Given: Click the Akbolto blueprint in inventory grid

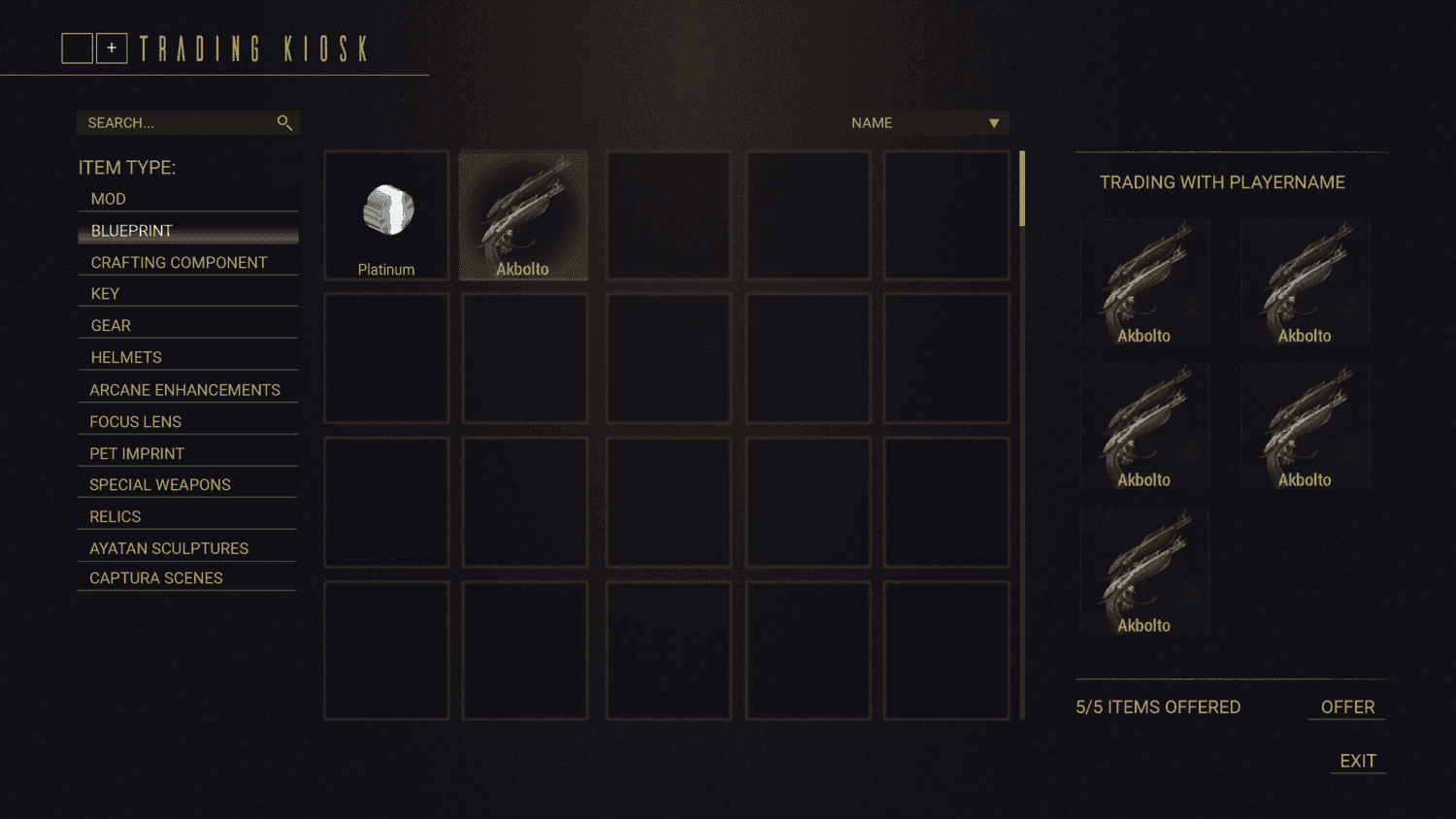Looking at the screenshot, I should point(523,215).
